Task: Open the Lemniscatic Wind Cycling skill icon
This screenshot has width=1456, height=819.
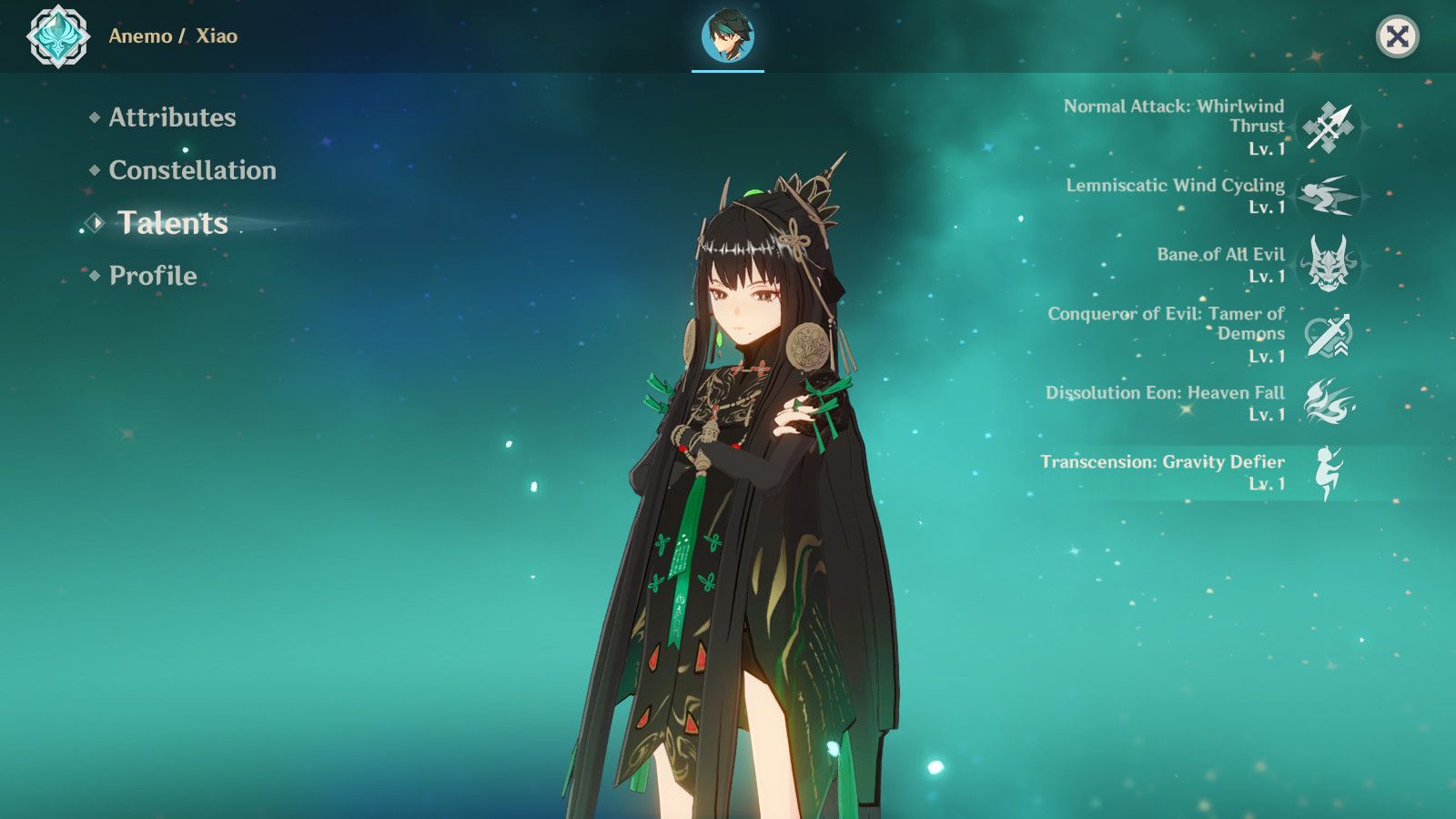Action: pyautogui.click(x=1330, y=196)
